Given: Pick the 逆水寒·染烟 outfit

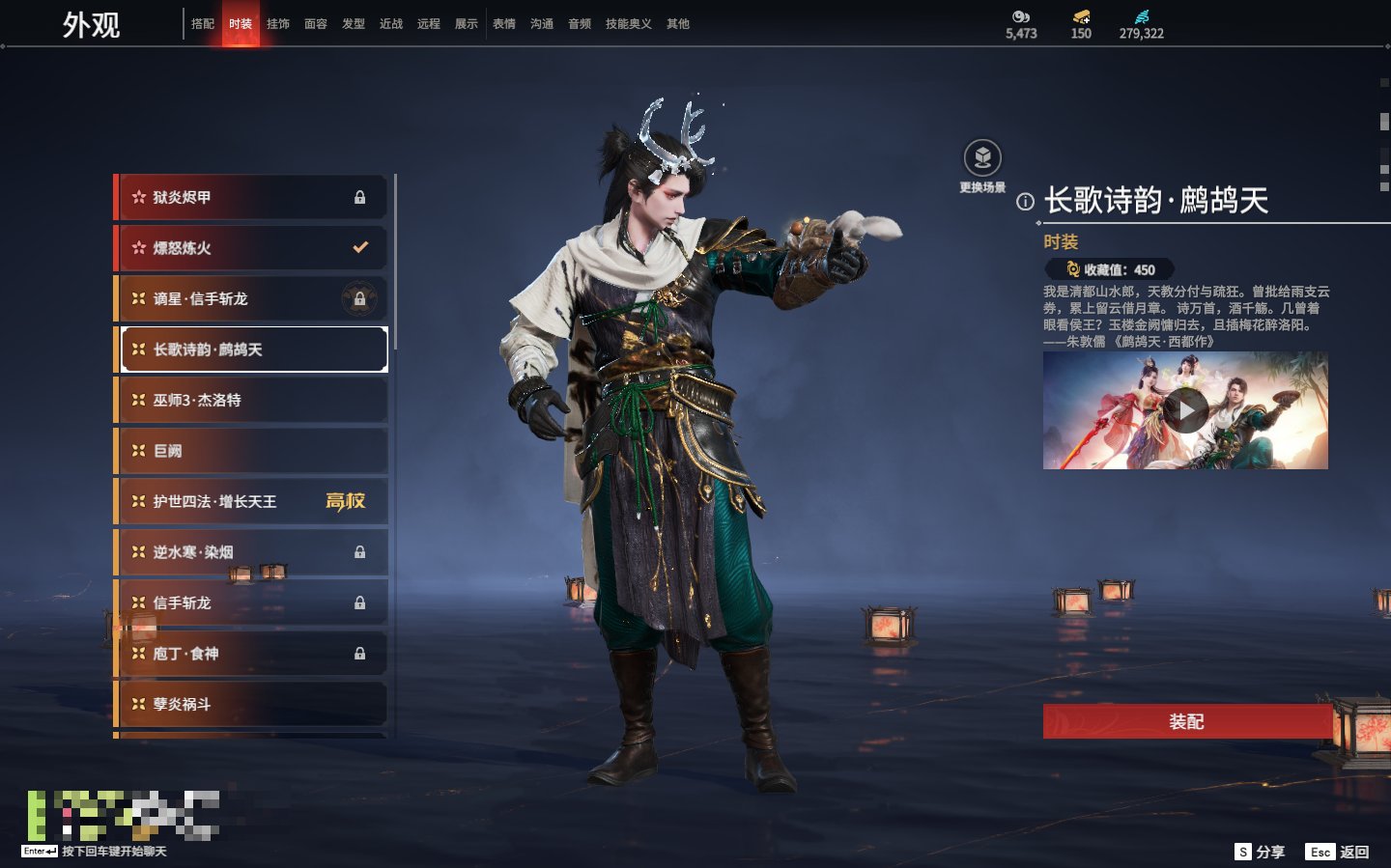Looking at the screenshot, I should 251,552.
